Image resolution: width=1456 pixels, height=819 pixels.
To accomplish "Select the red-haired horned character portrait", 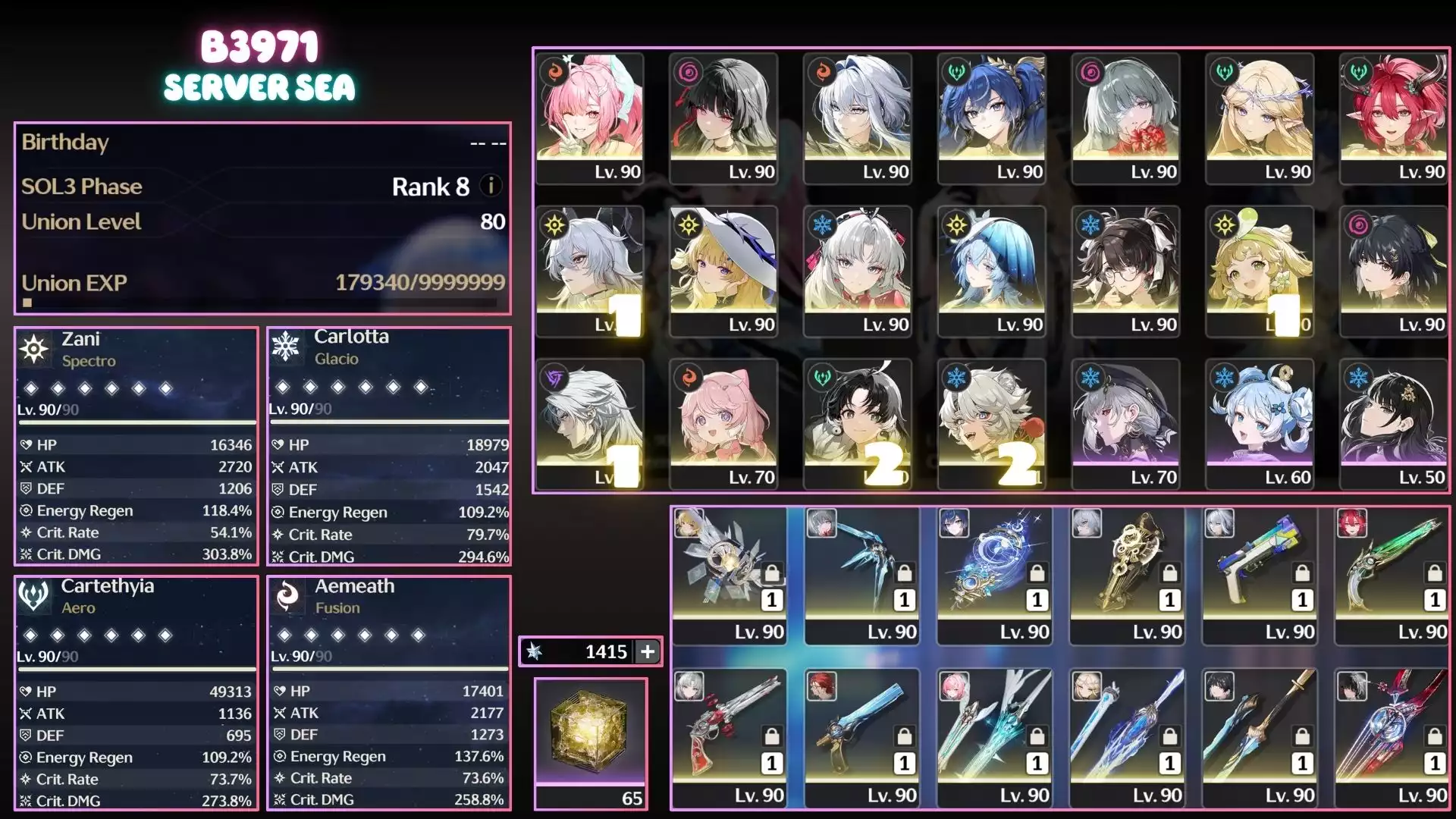I will 1393,118.
